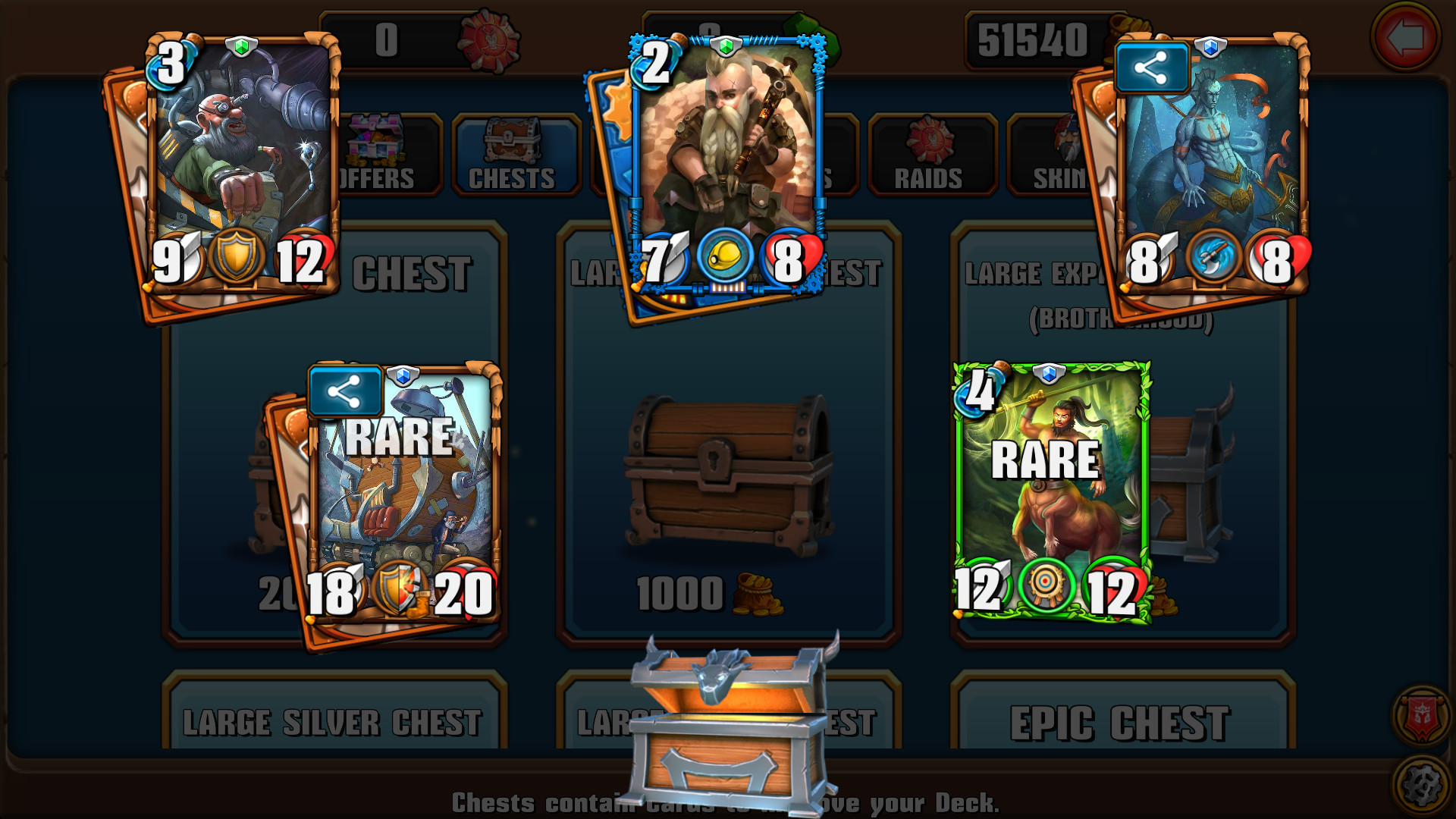Toggle the share button on the merman card
Viewport: 1456px width, 819px height.
[x=1152, y=67]
